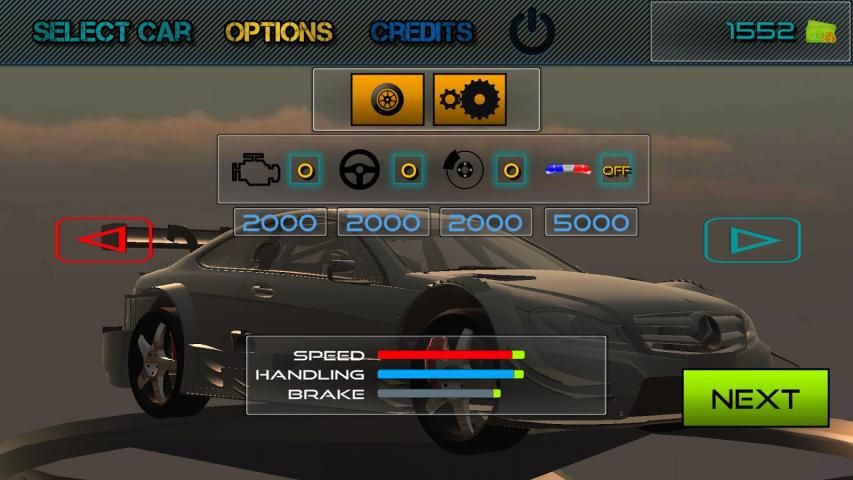853x480 pixels.
Task: Open the Select Car menu
Action: tap(111, 32)
